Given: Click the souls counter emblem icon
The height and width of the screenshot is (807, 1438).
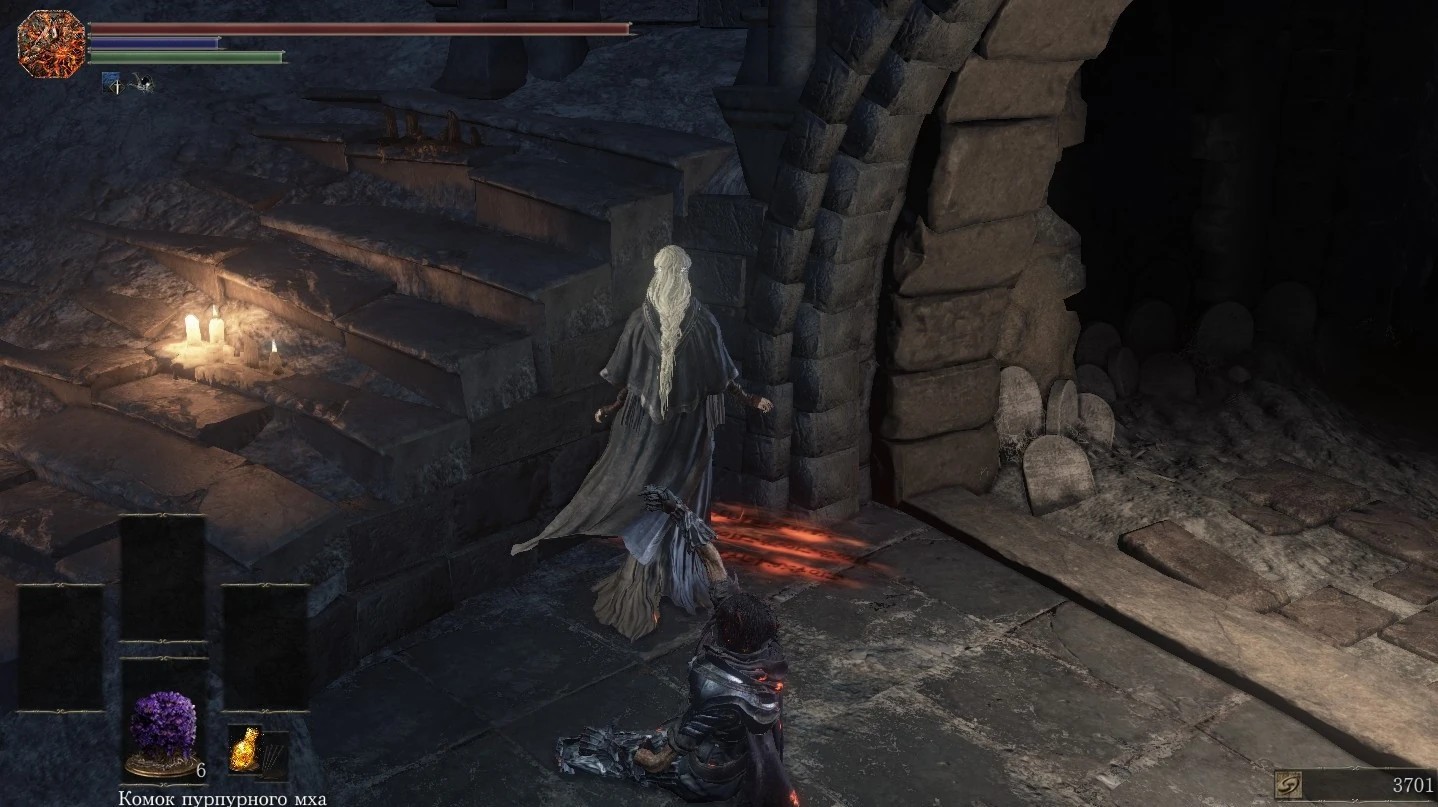Looking at the screenshot, I should (1288, 785).
